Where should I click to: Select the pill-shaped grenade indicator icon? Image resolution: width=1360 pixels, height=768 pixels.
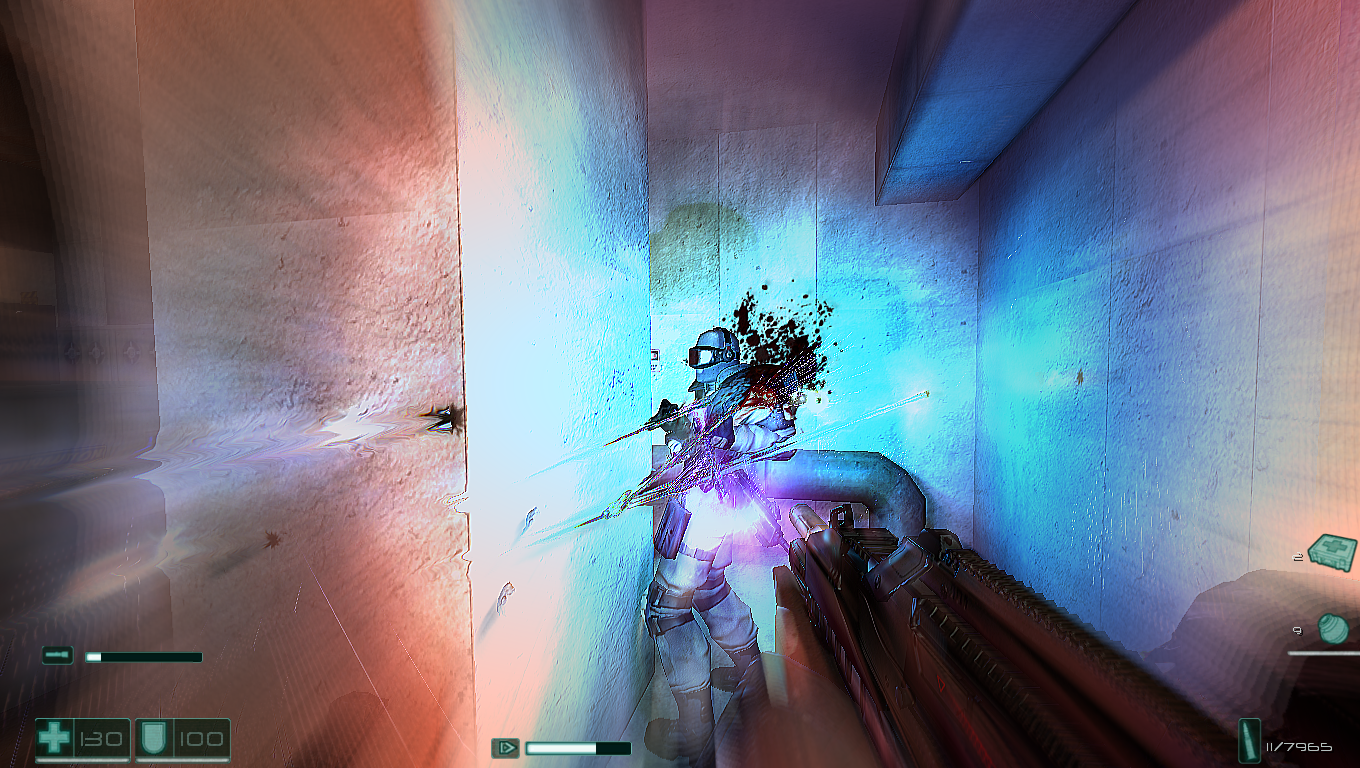coord(57,655)
